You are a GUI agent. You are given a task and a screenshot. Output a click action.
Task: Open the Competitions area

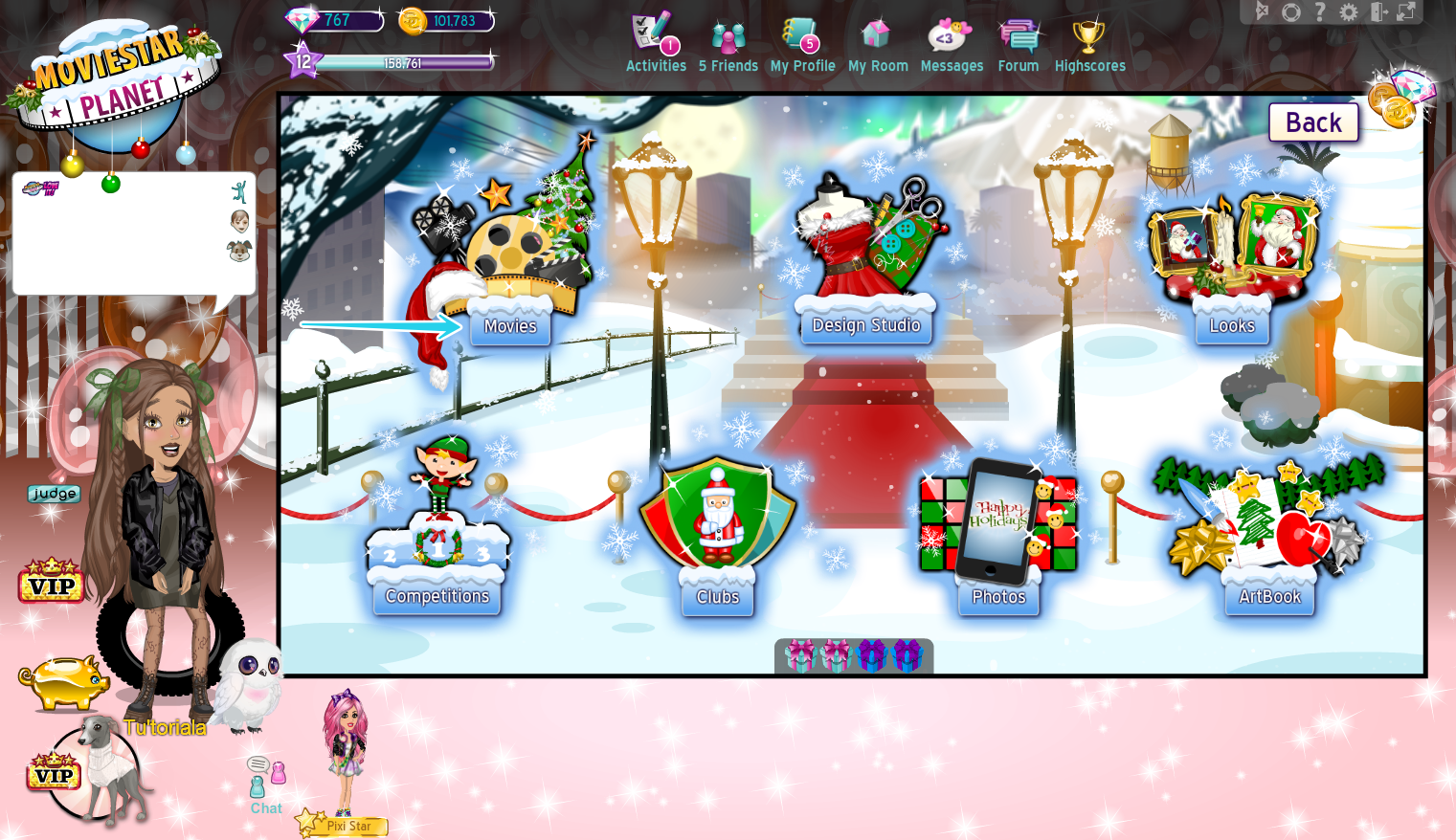click(x=437, y=595)
